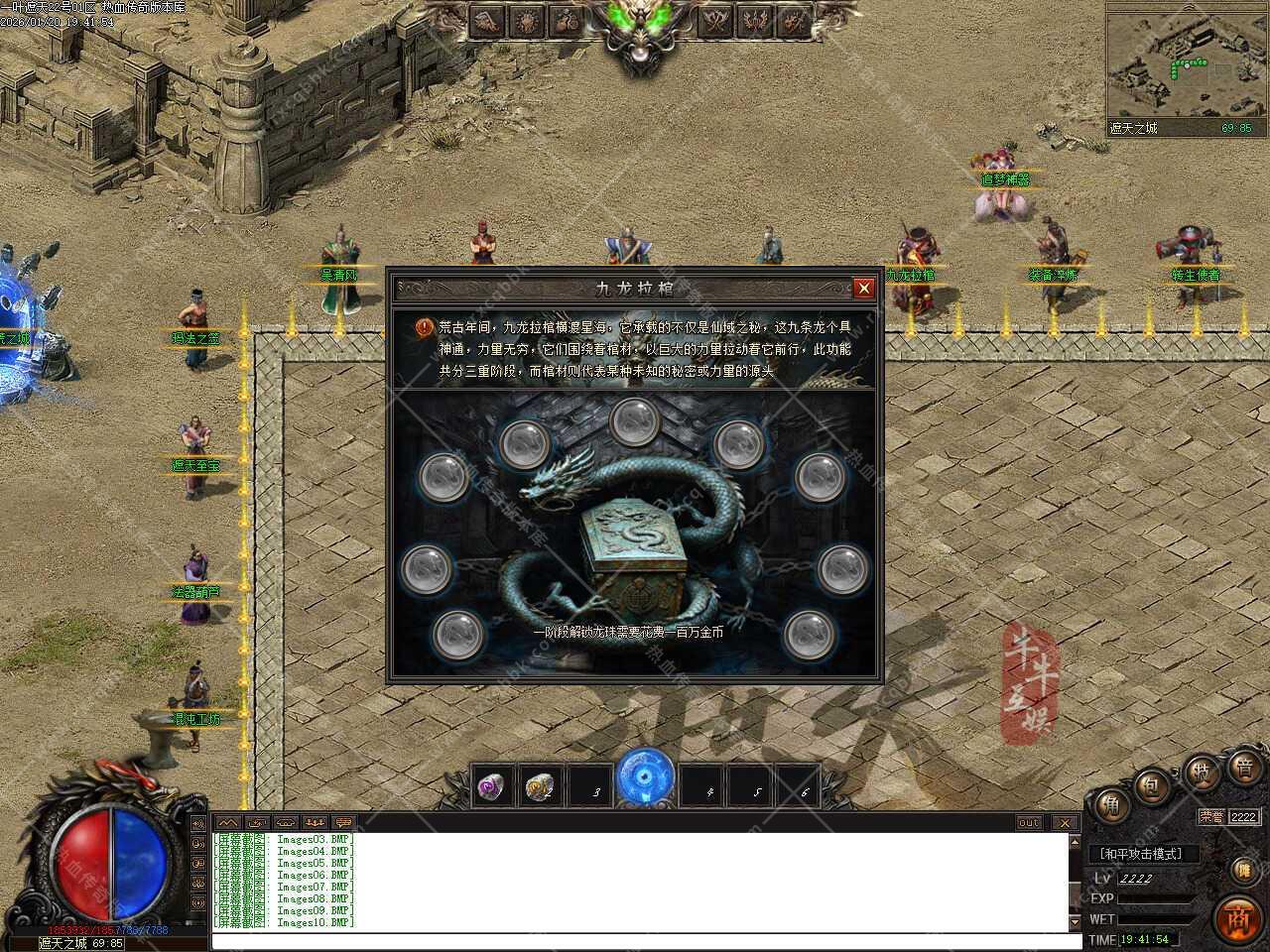Screen dimensions: 1270x952
Task: Click the speech bubble chat channel button
Action: [343, 823]
